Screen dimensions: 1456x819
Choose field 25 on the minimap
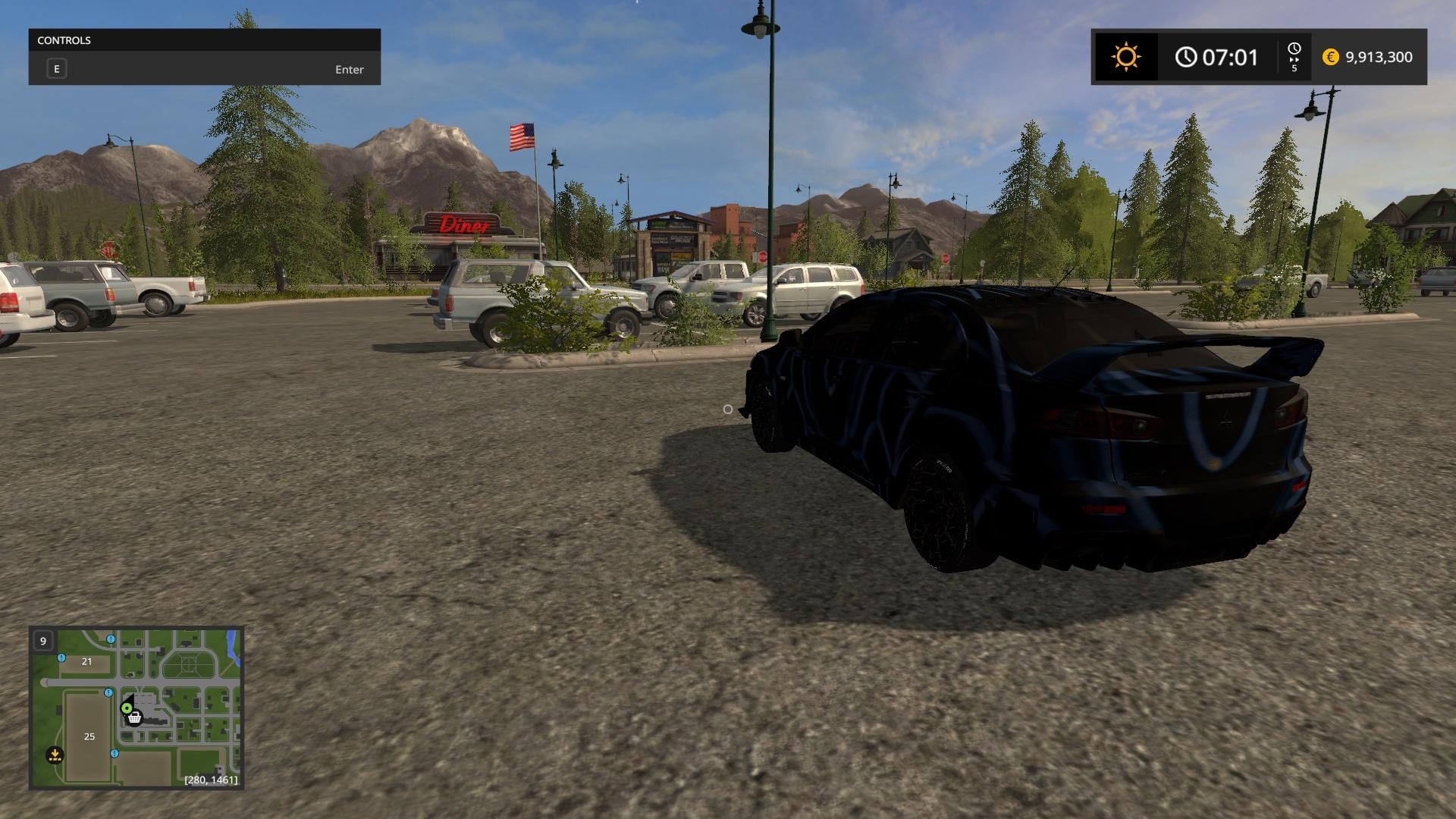tap(89, 736)
